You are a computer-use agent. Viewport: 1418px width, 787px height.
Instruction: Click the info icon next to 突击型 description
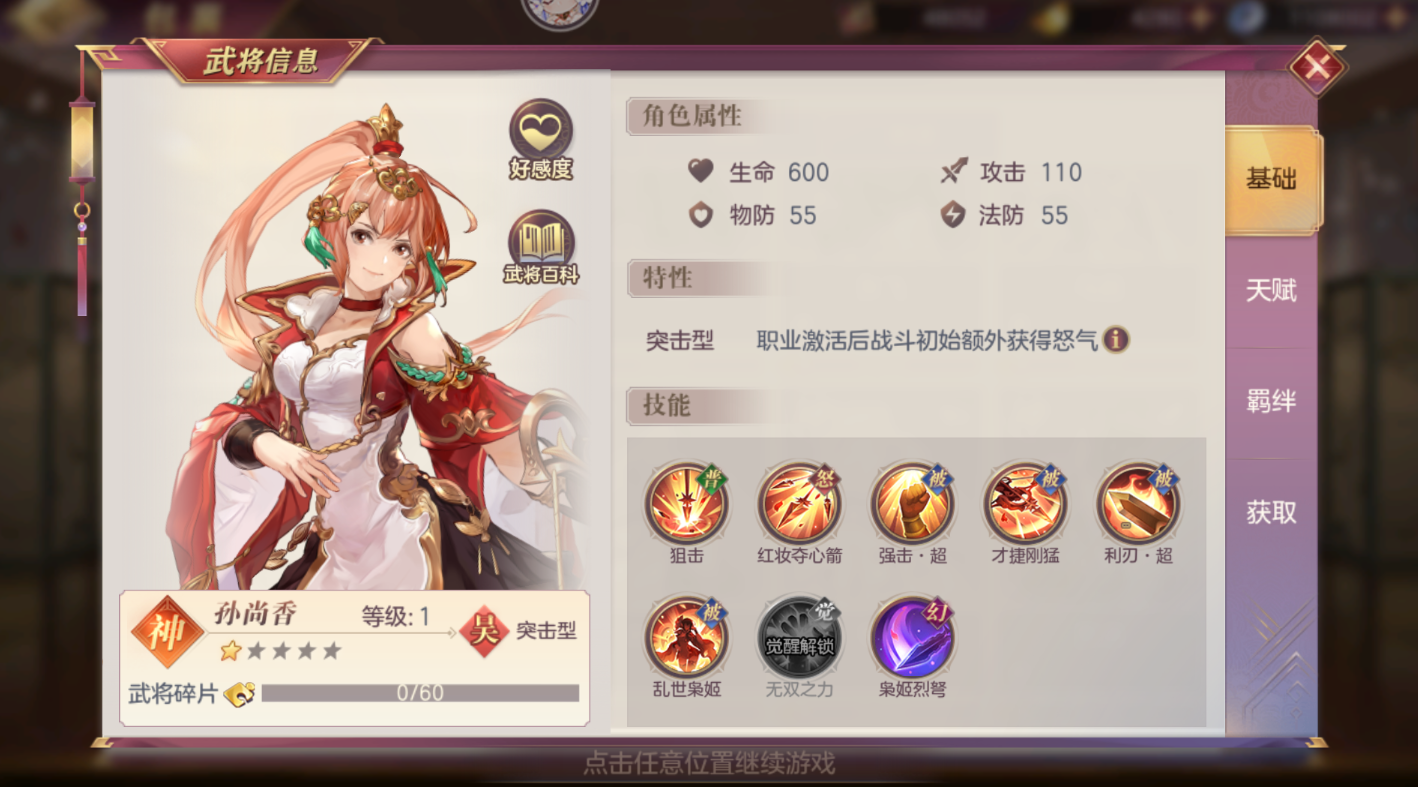point(1118,341)
